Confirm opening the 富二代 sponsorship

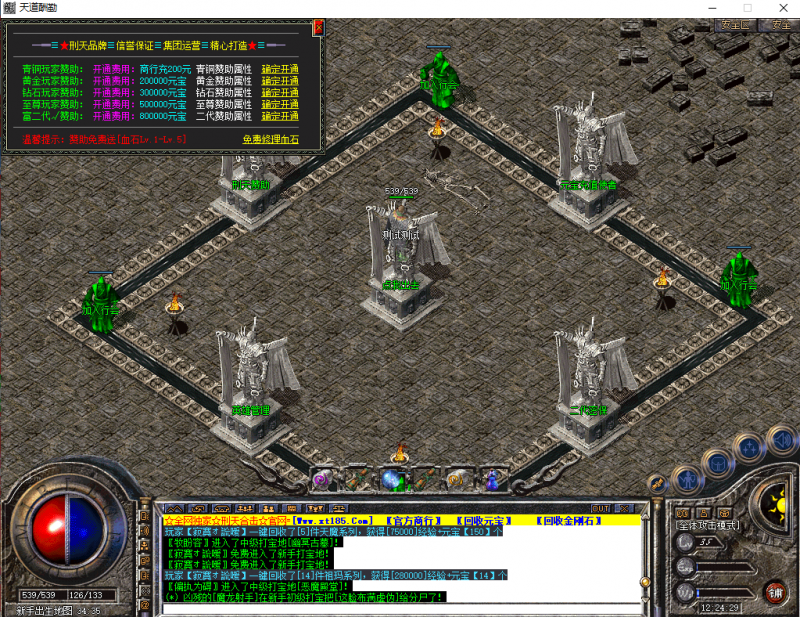pos(280,116)
